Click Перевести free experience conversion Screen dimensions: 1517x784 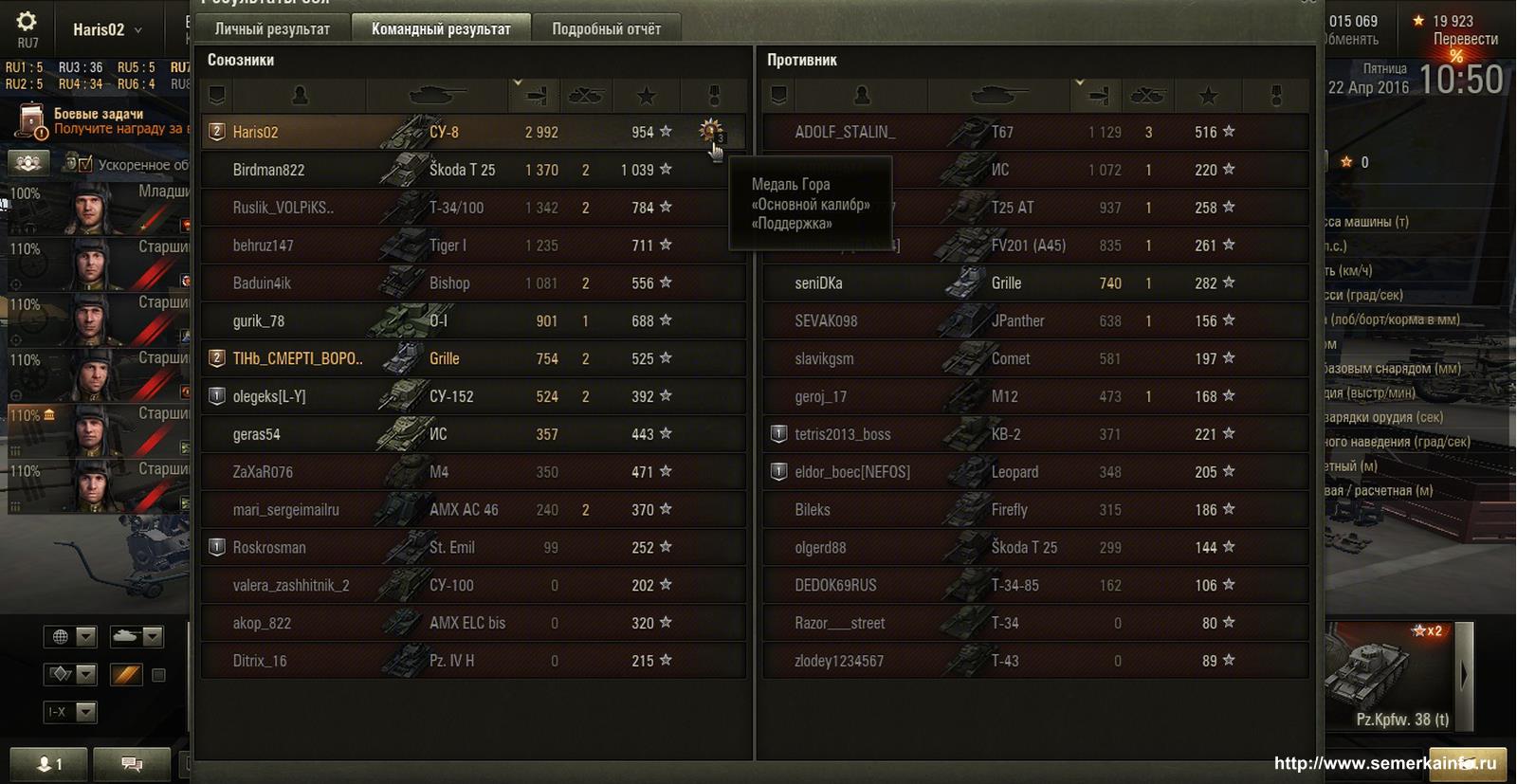tap(1465, 39)
